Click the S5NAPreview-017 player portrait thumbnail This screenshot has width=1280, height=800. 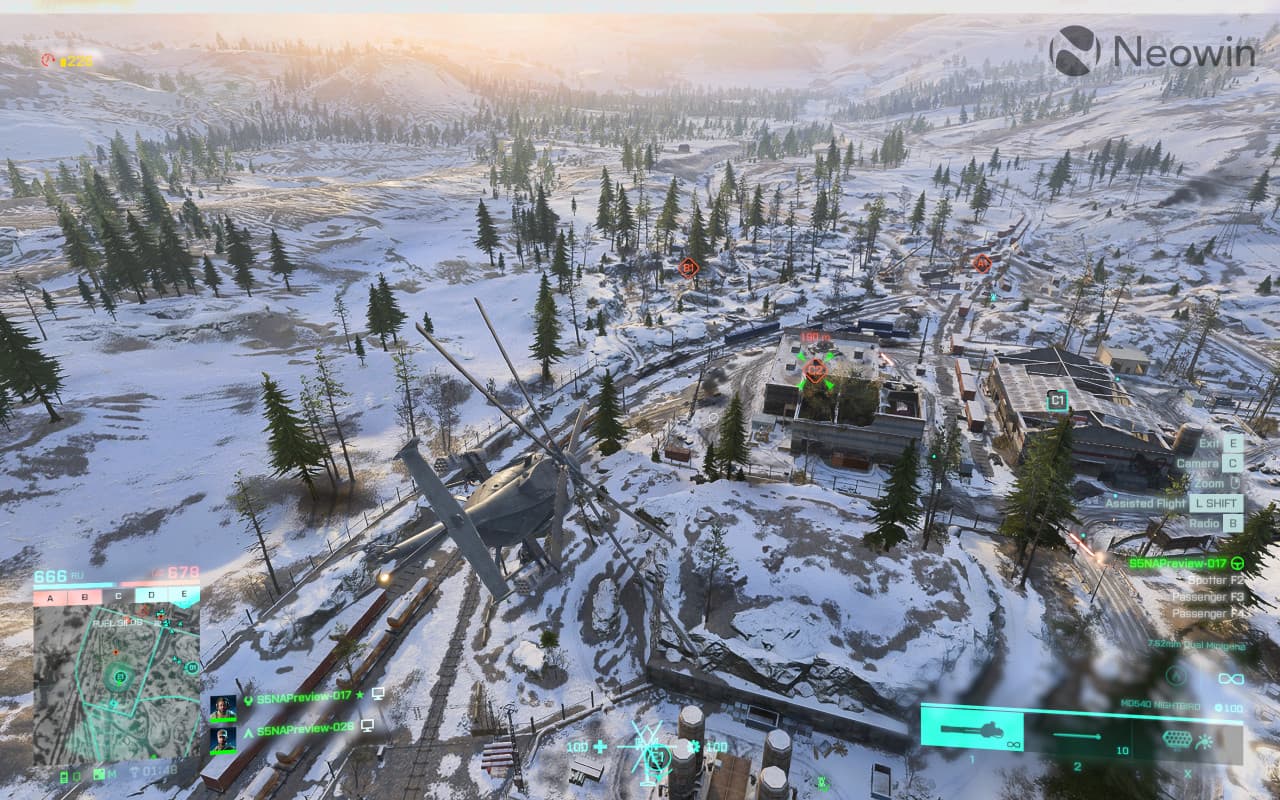point(223,707)
